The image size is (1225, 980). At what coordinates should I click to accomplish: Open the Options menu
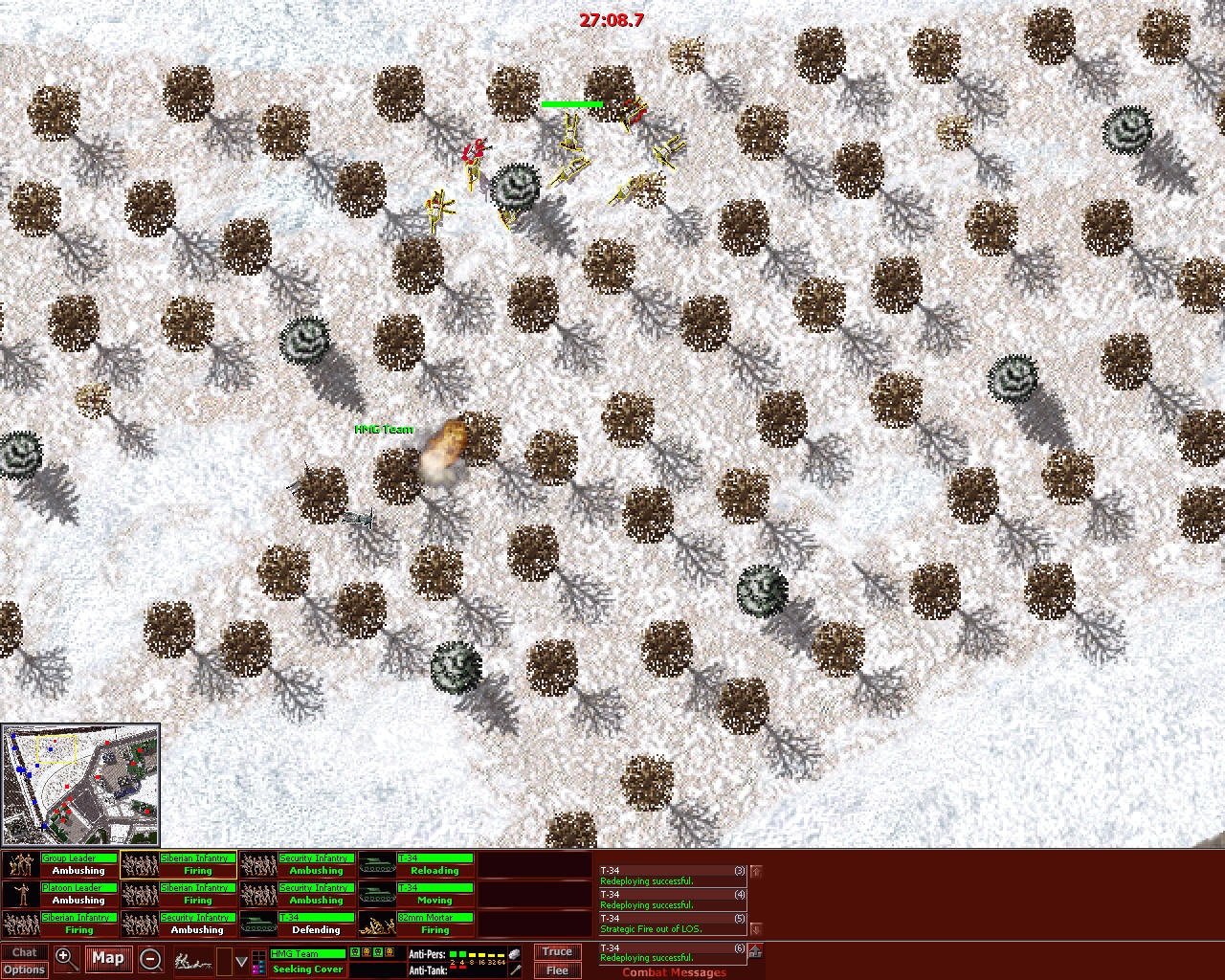coord(24,969)
